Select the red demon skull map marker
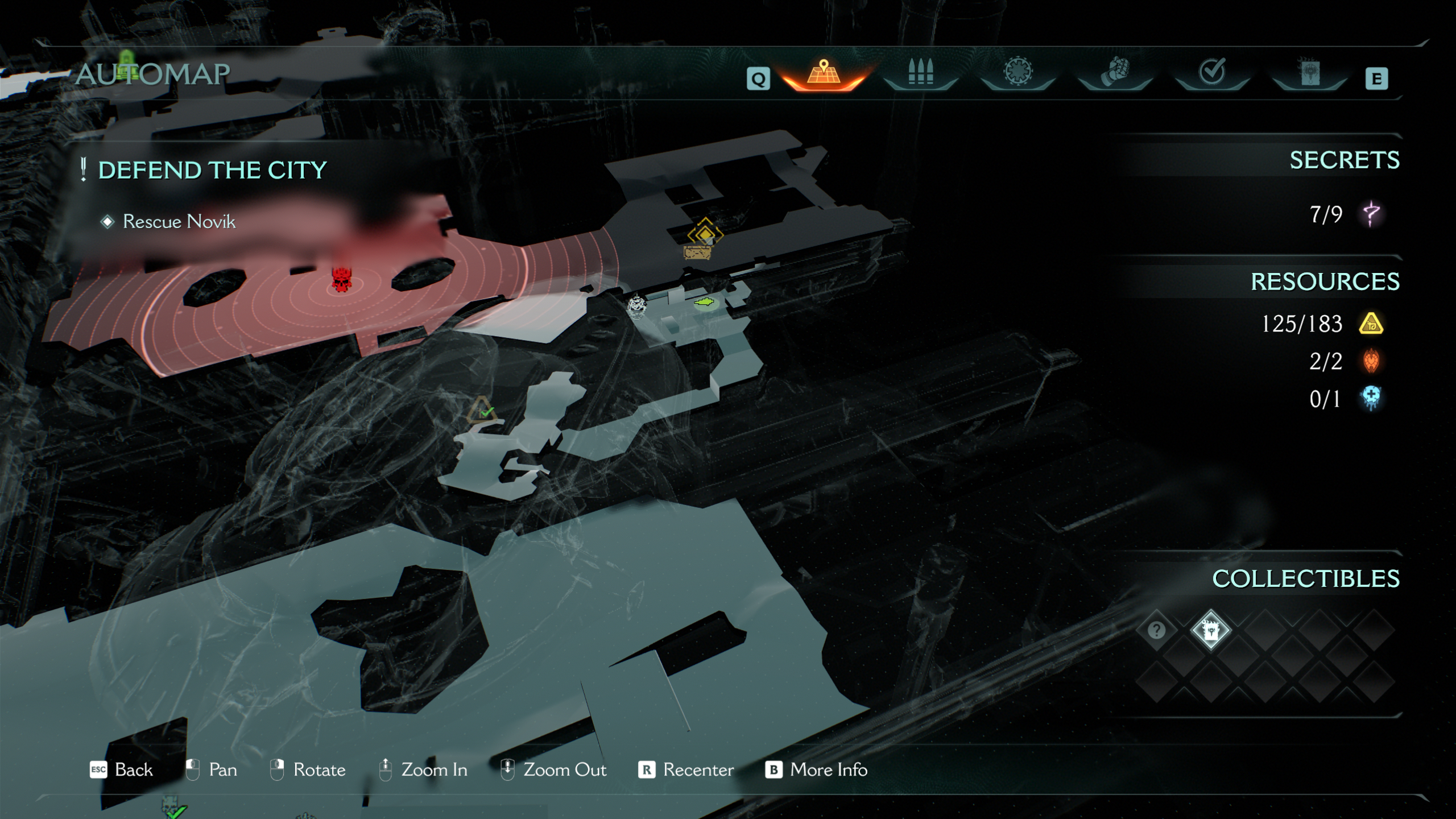This screenshot has width=1456, height=819. point(341,279)
